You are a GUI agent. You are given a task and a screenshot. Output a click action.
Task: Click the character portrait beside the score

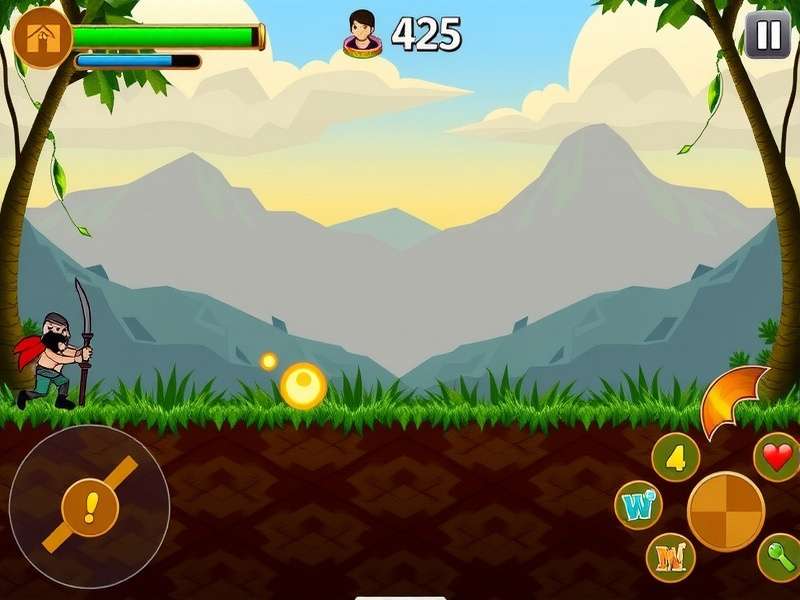(362, 33)
